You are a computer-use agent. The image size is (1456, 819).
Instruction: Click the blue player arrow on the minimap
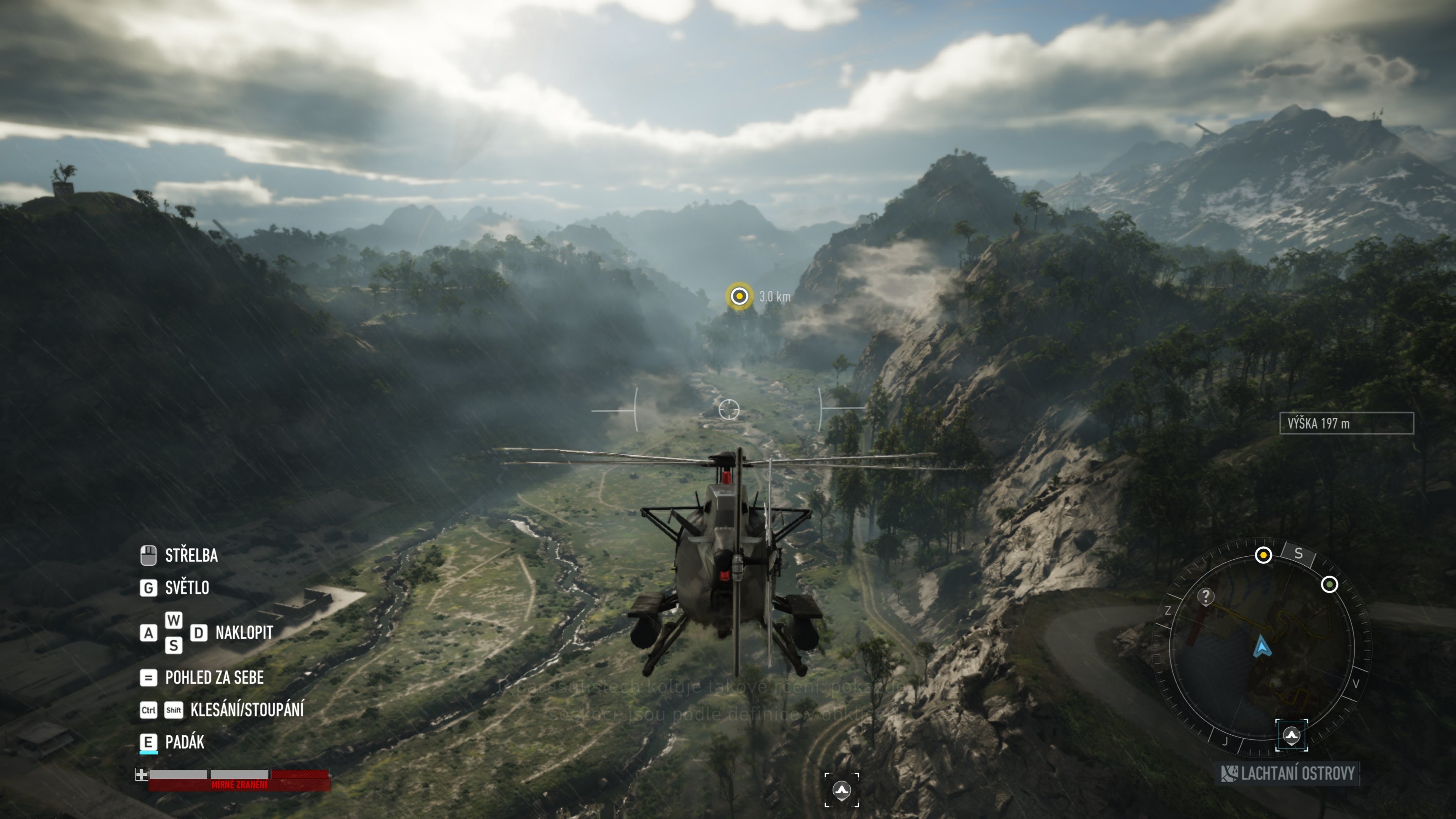coord(1262,646)
